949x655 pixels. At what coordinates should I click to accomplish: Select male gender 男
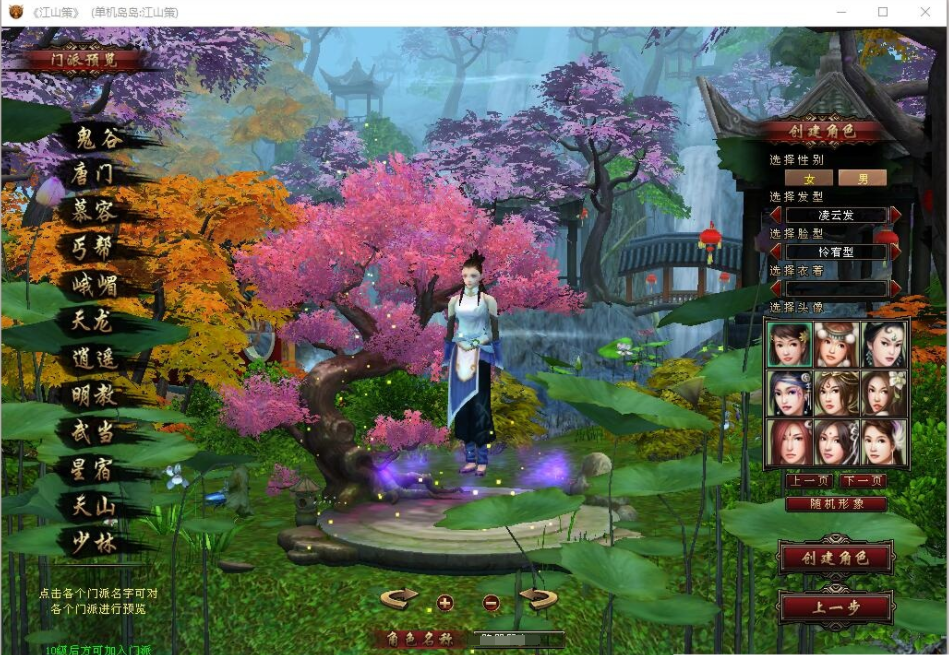[x=861, y=178]
